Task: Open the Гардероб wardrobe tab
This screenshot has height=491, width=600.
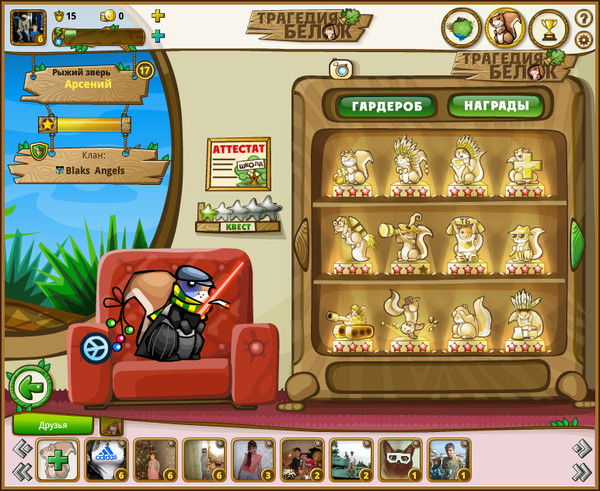Action: click(385, 105)
